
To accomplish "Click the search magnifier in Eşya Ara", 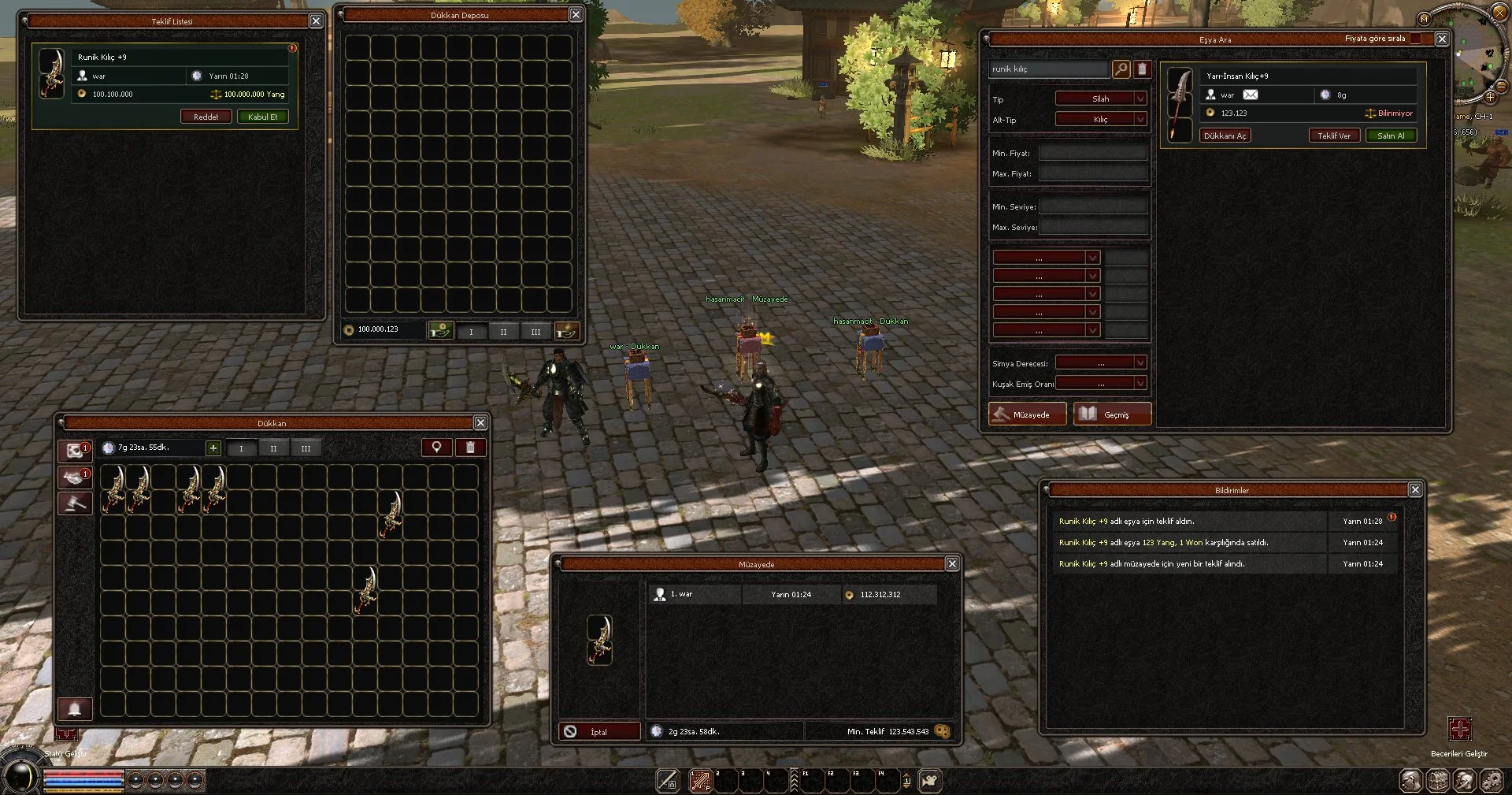I will (x=1121, y=69).
